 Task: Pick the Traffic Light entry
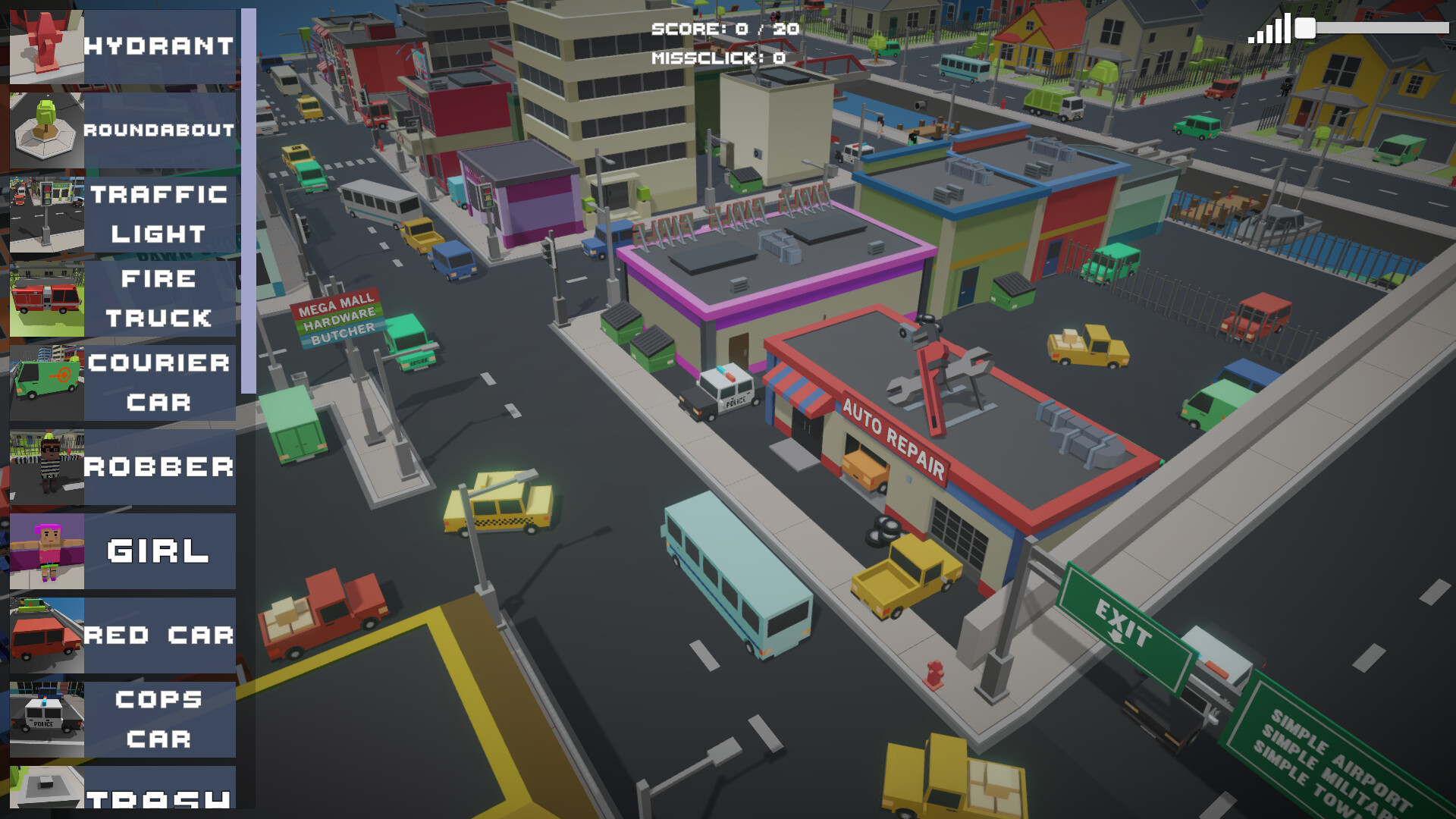[x=123, y=215]
